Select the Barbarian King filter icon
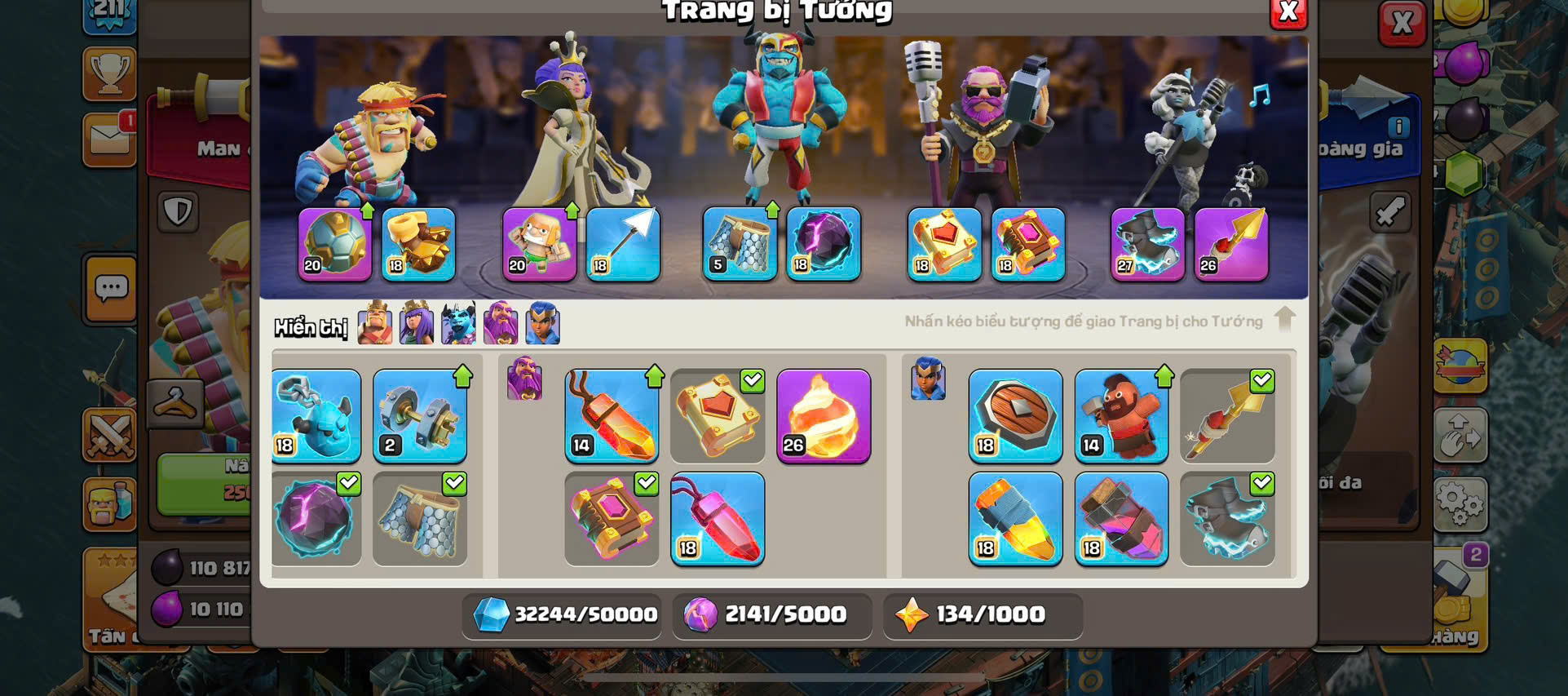The image size is (1568, 696). pos(375,323)
